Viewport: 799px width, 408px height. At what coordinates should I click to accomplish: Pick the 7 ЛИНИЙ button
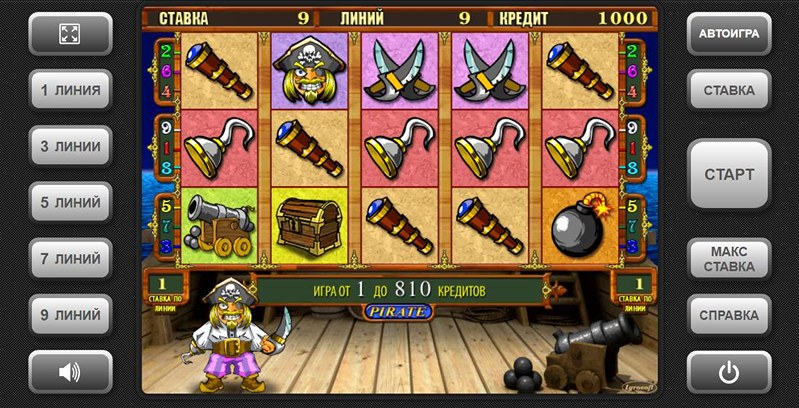coord(69,259)
